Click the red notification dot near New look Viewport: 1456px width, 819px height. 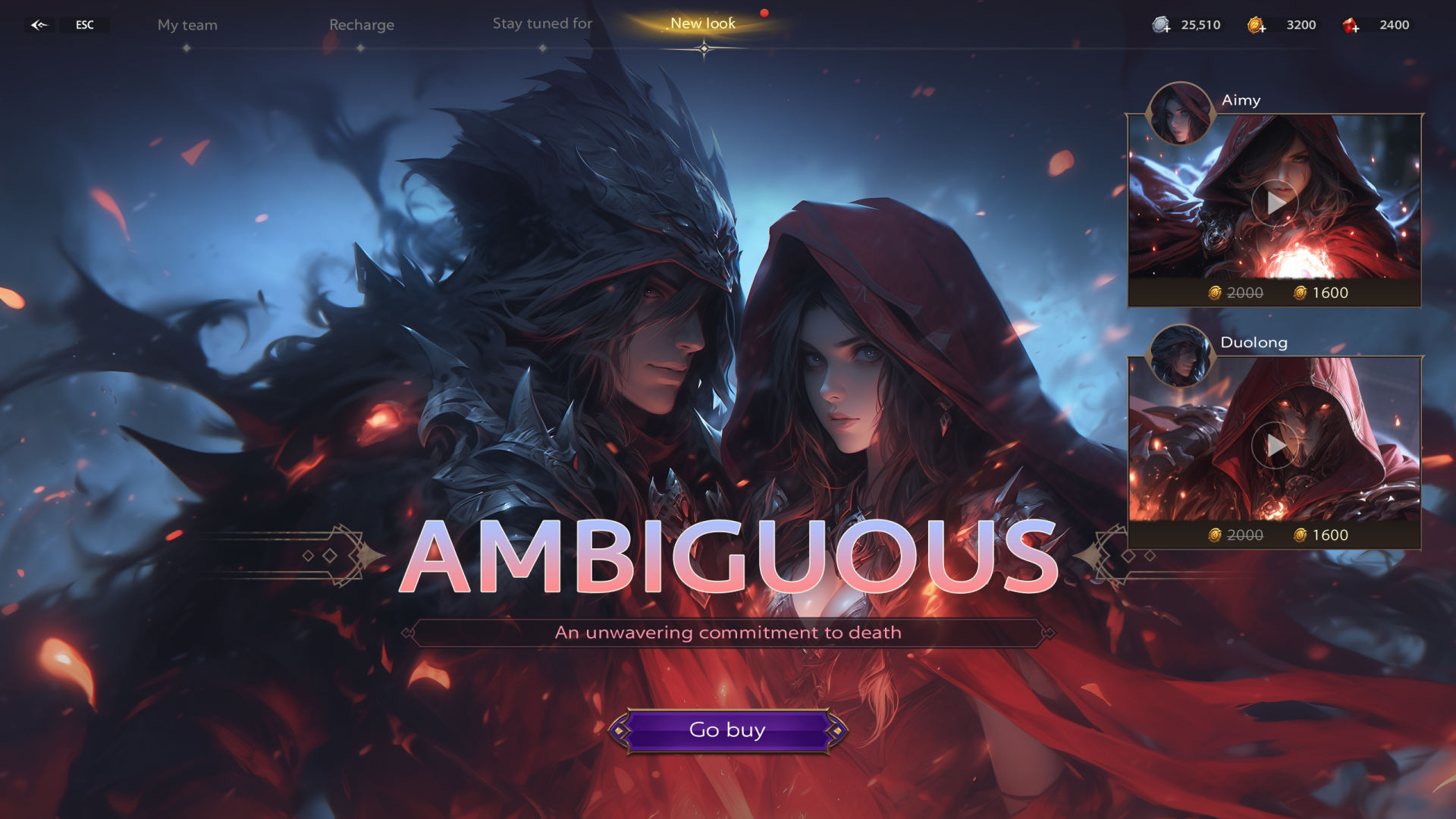pos(764,11)
